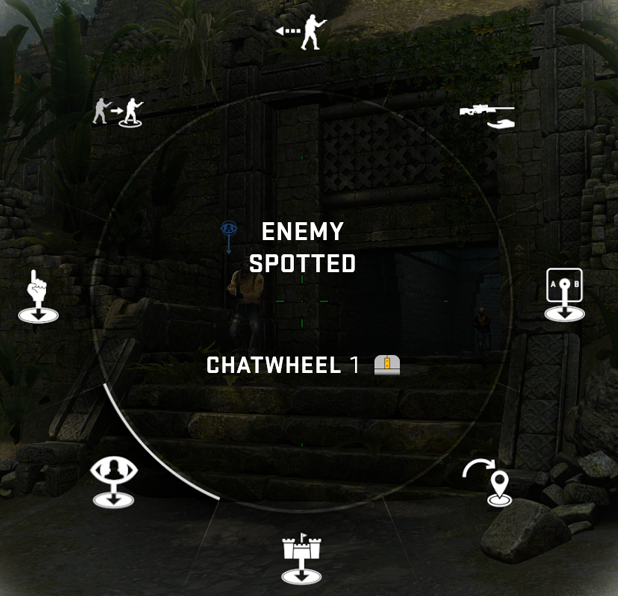The width and height of the screenshot is (618, 596).
Task: Pick the follow-me two soldiers icon
Action: point(118,110)
